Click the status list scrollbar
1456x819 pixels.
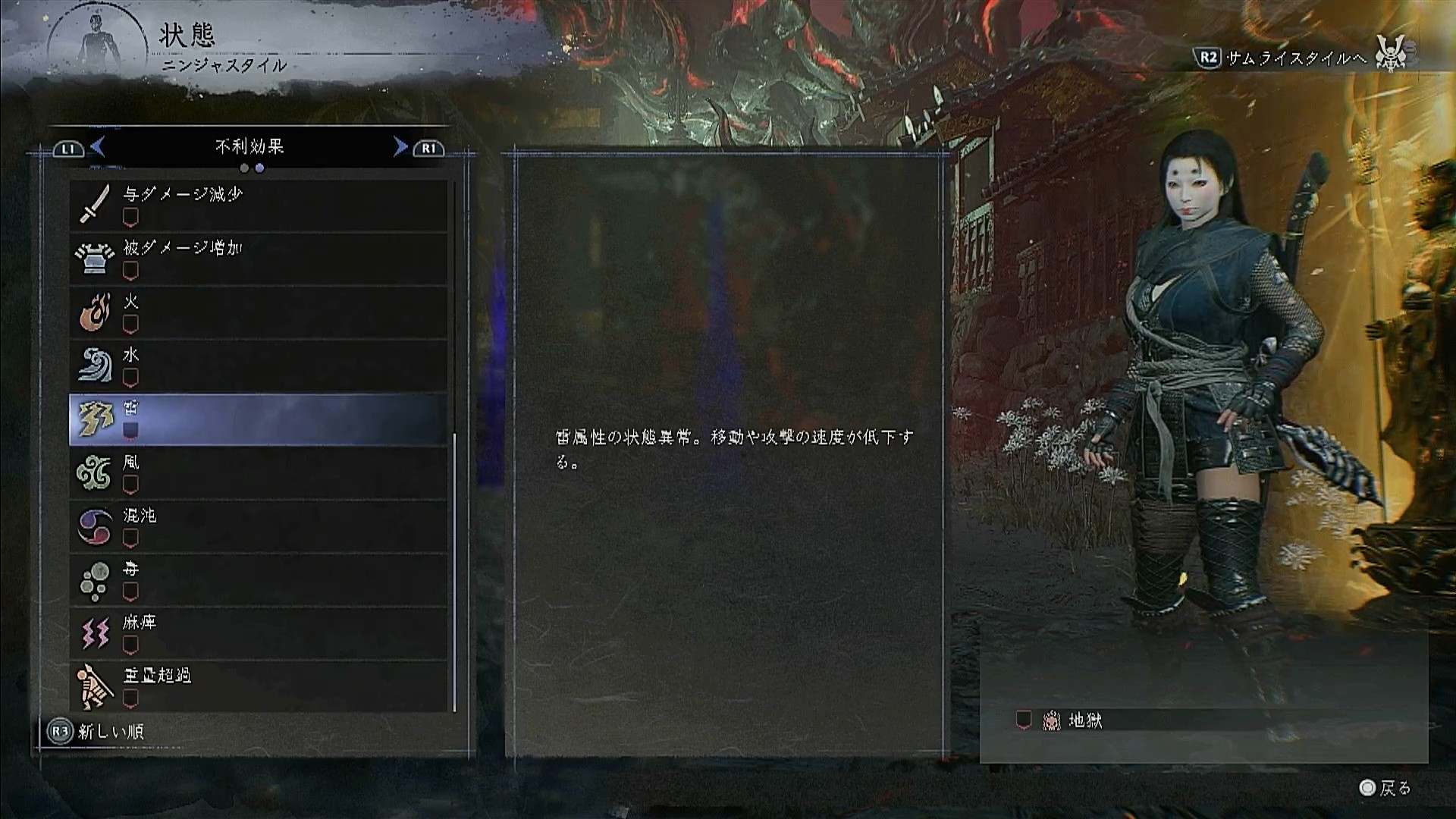click(x=454, y=572)
